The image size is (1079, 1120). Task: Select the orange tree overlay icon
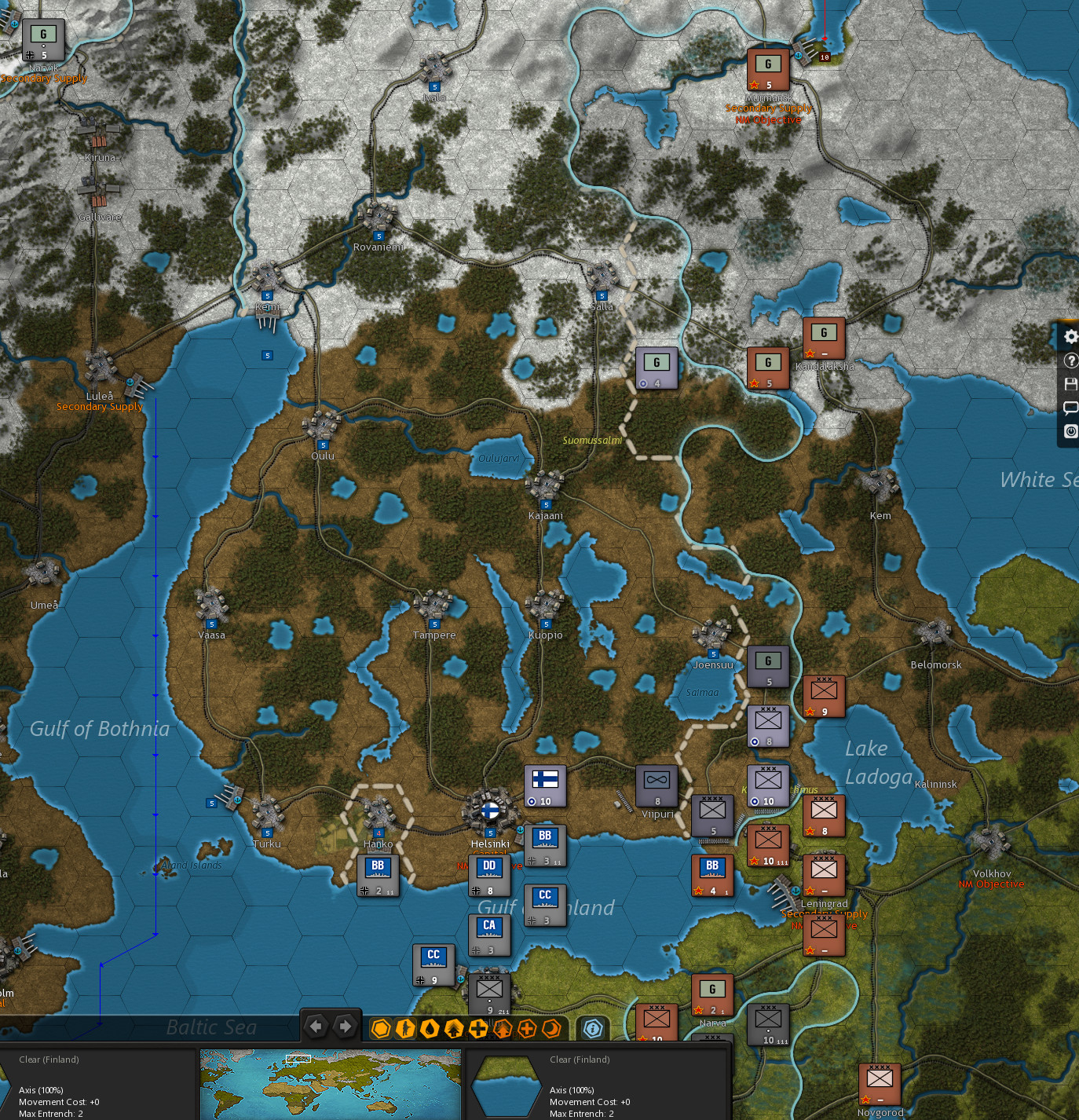(x=502, y=1027)
